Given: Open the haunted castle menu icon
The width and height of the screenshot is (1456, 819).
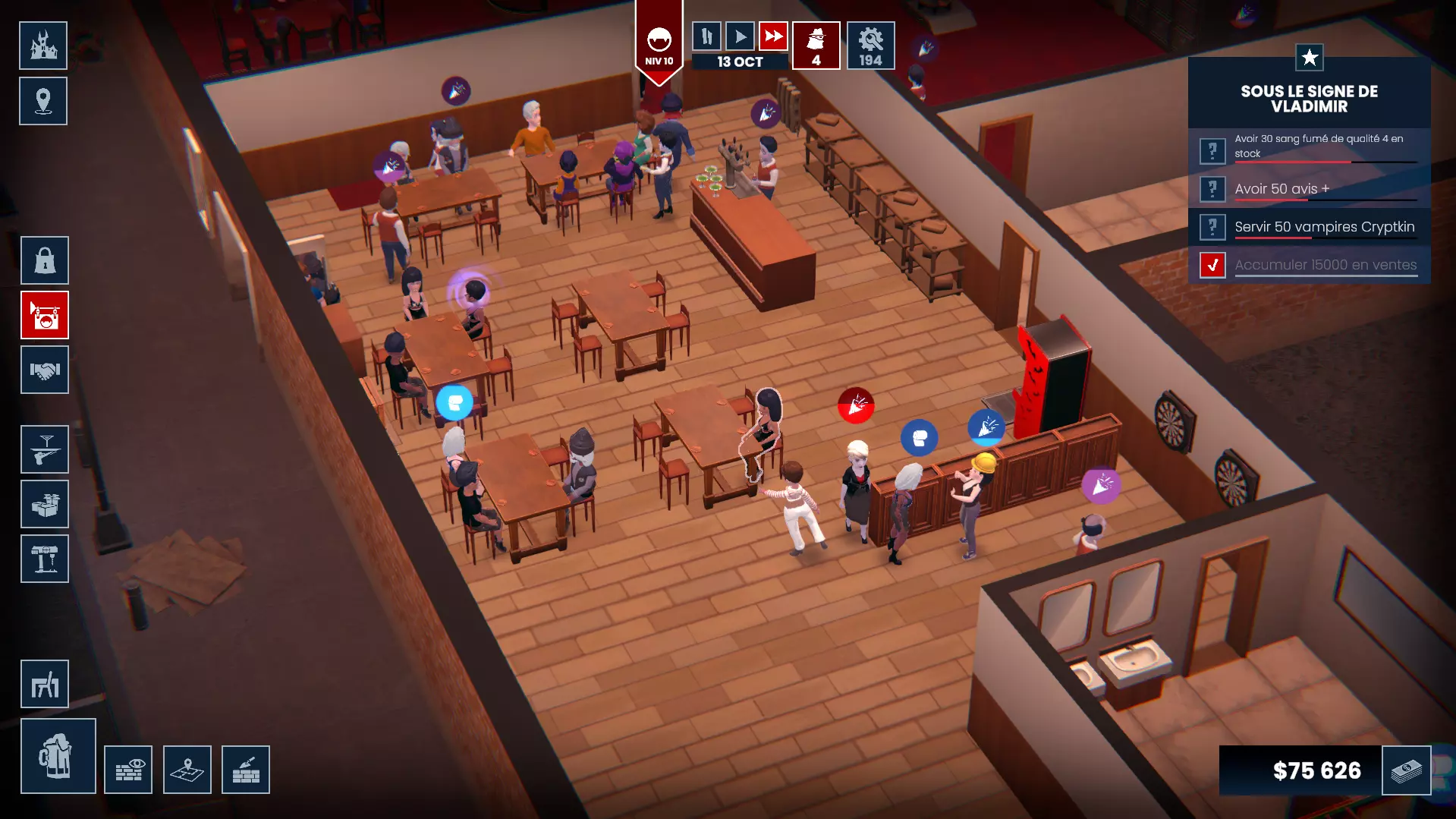Looking at the screenshot, I should [x=43, y=46].
